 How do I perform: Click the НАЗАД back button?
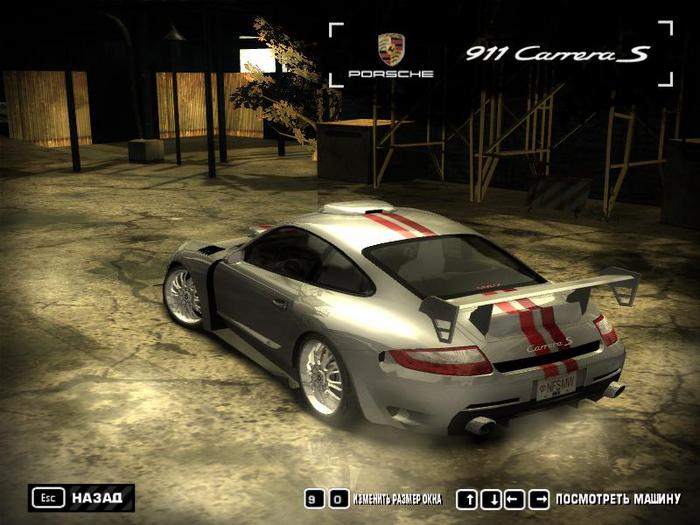point(82,497)
